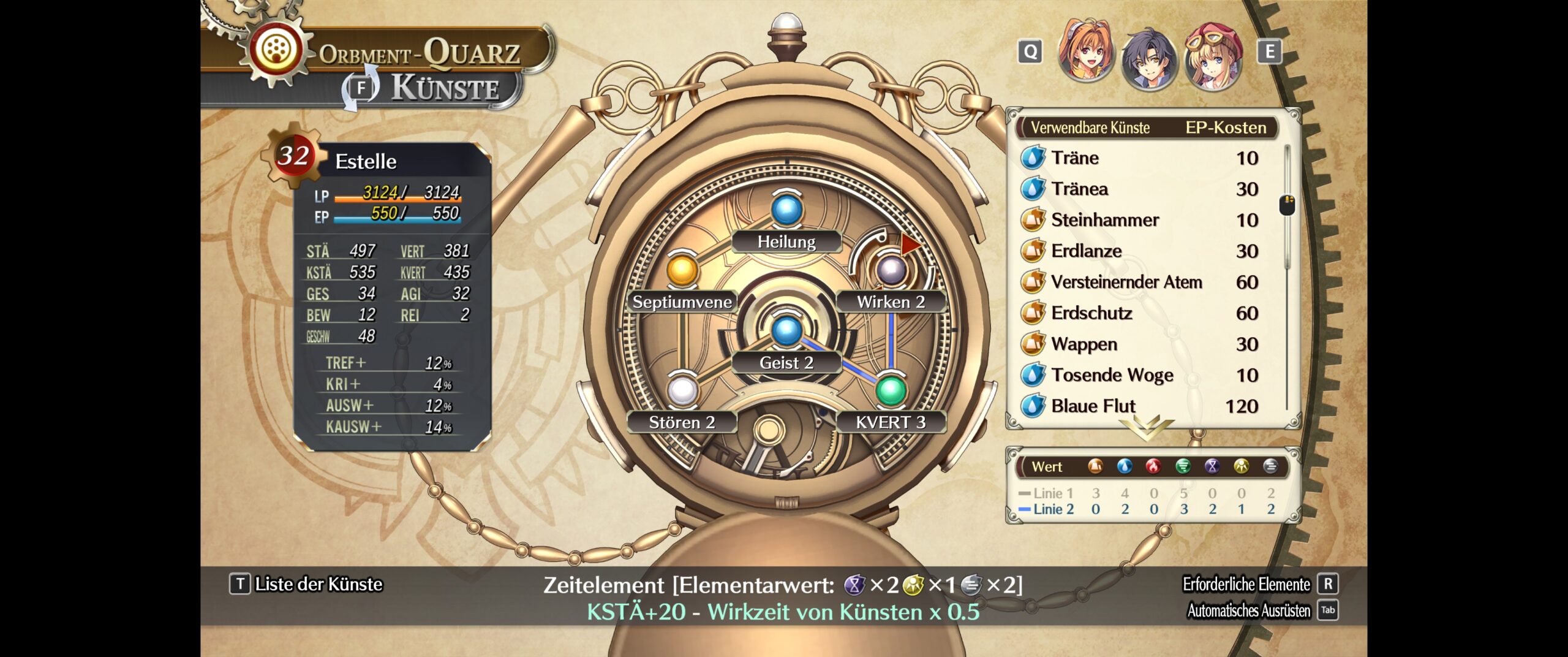Screen dimensions: 1568x657
Task: Choose the Wirken 2 quartz slot
Action: pyautogui.click(x=891, y=270)
